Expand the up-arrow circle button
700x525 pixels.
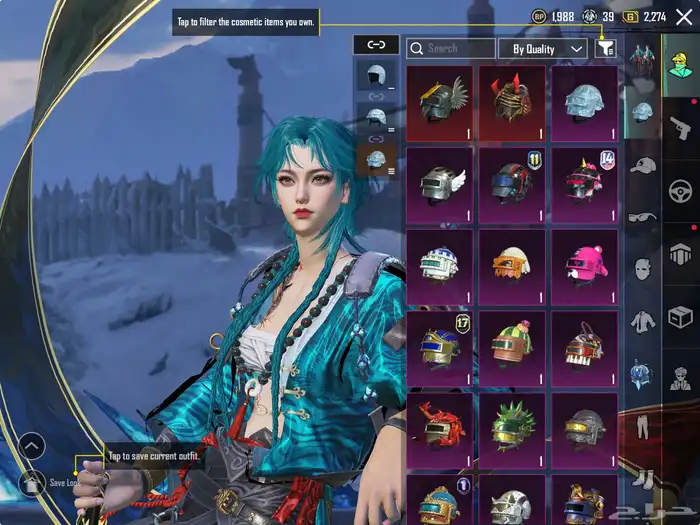point(33,445)
